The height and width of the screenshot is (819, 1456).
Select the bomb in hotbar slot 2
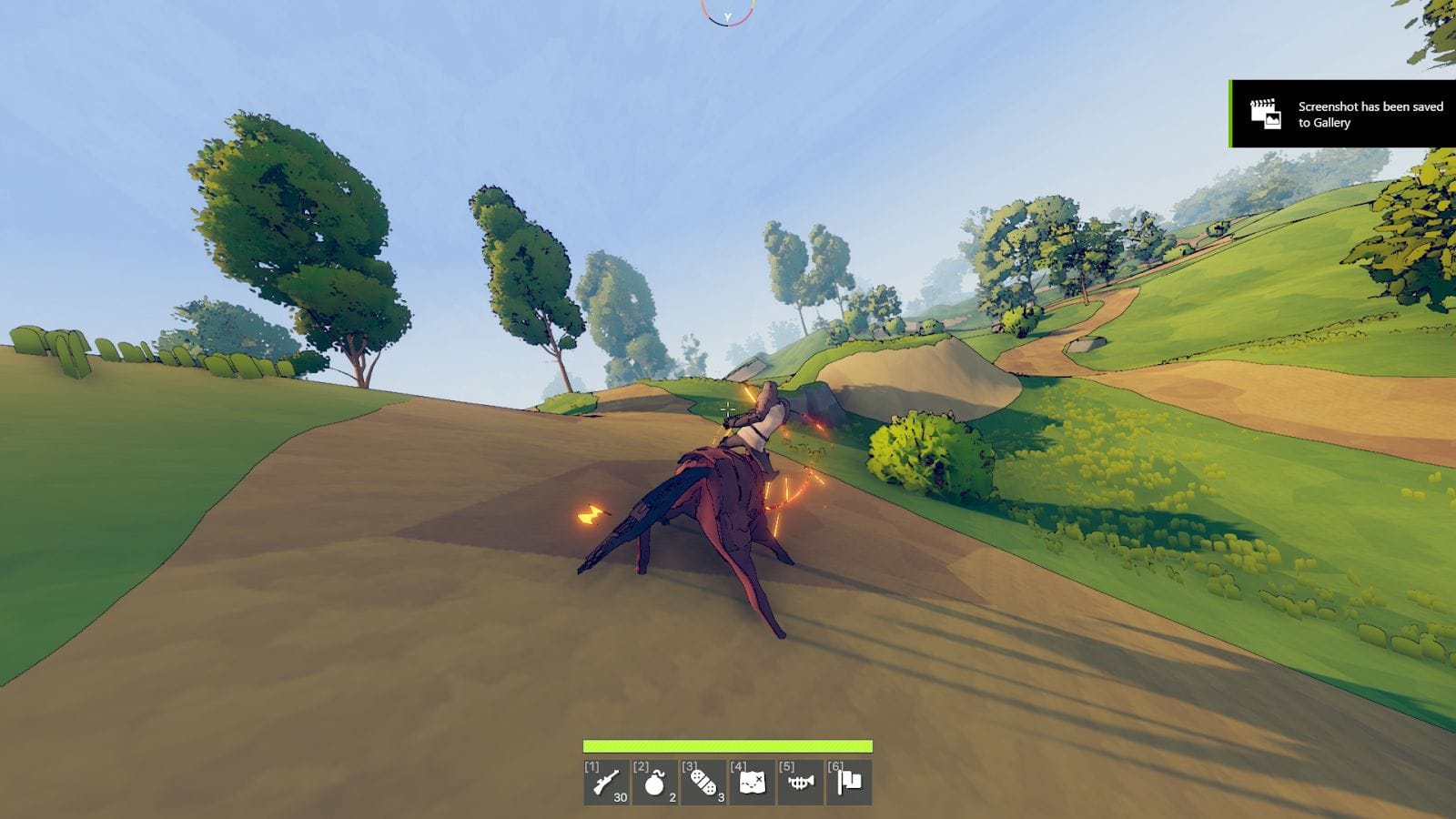coord(657,783)
